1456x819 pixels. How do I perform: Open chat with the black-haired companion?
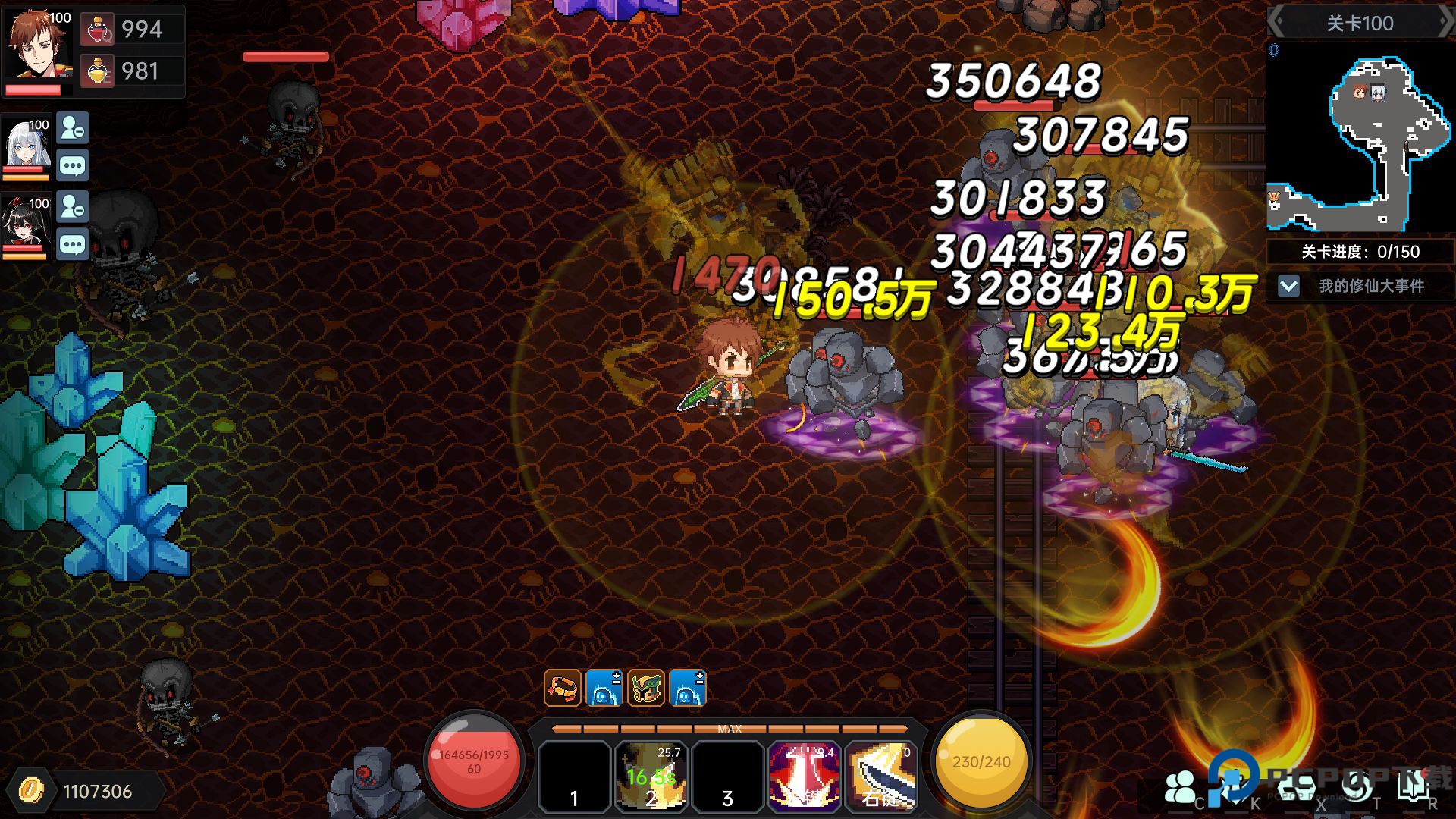click(x=73, y=245)
